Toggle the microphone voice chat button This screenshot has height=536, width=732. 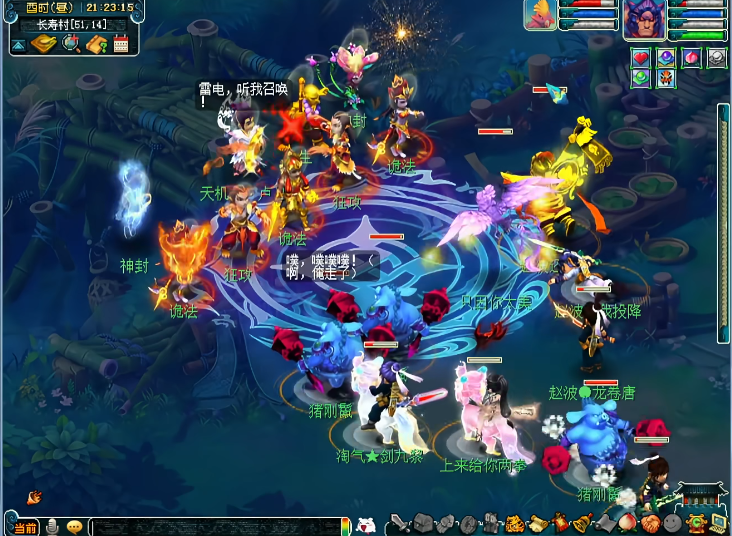[52, 527]
